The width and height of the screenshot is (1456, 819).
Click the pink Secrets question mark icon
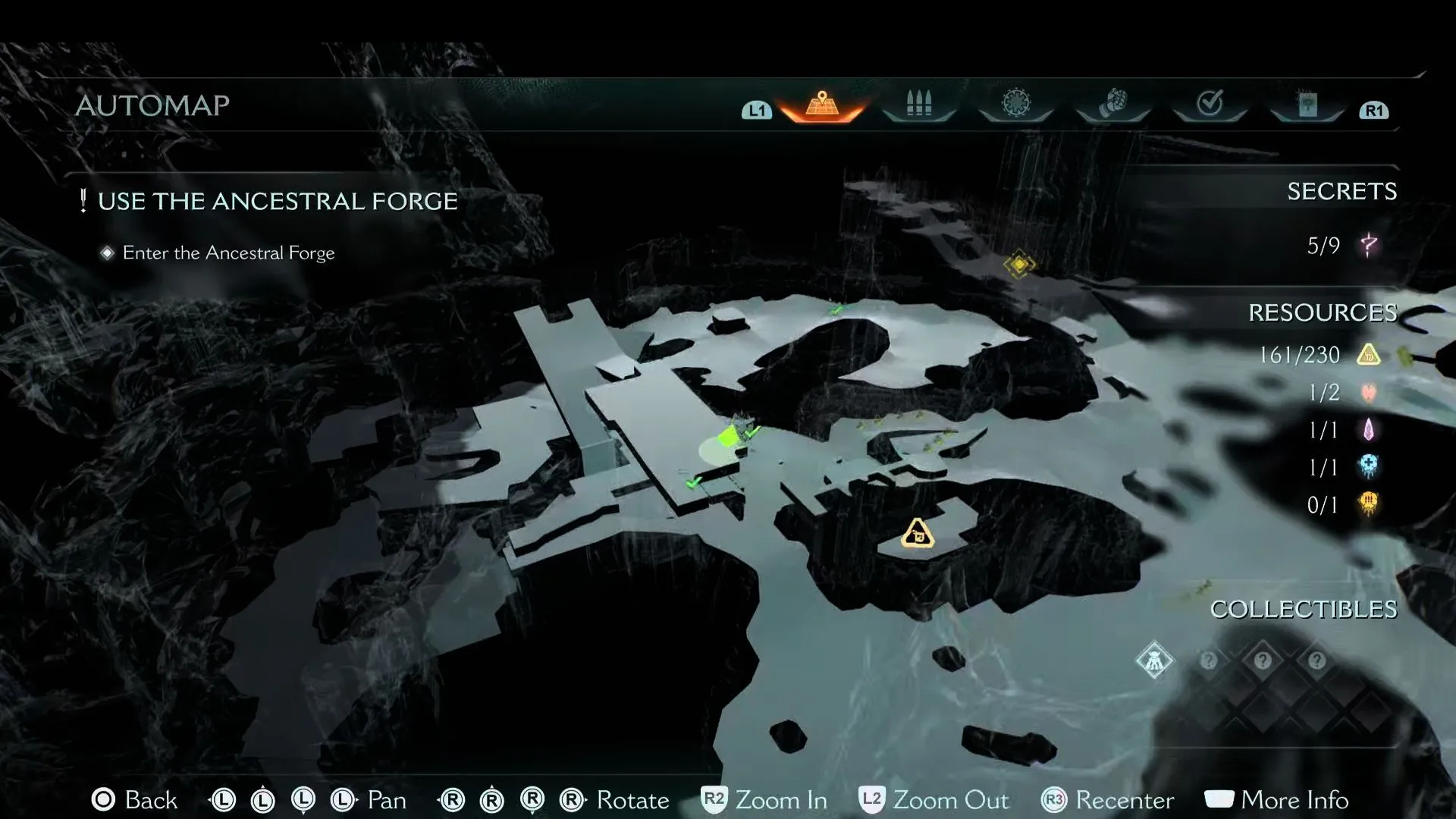[1369, 245]
